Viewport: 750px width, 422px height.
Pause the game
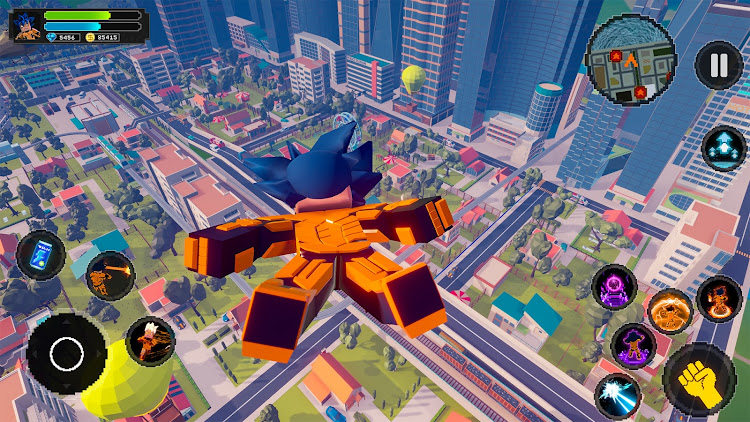click(719, 65)
